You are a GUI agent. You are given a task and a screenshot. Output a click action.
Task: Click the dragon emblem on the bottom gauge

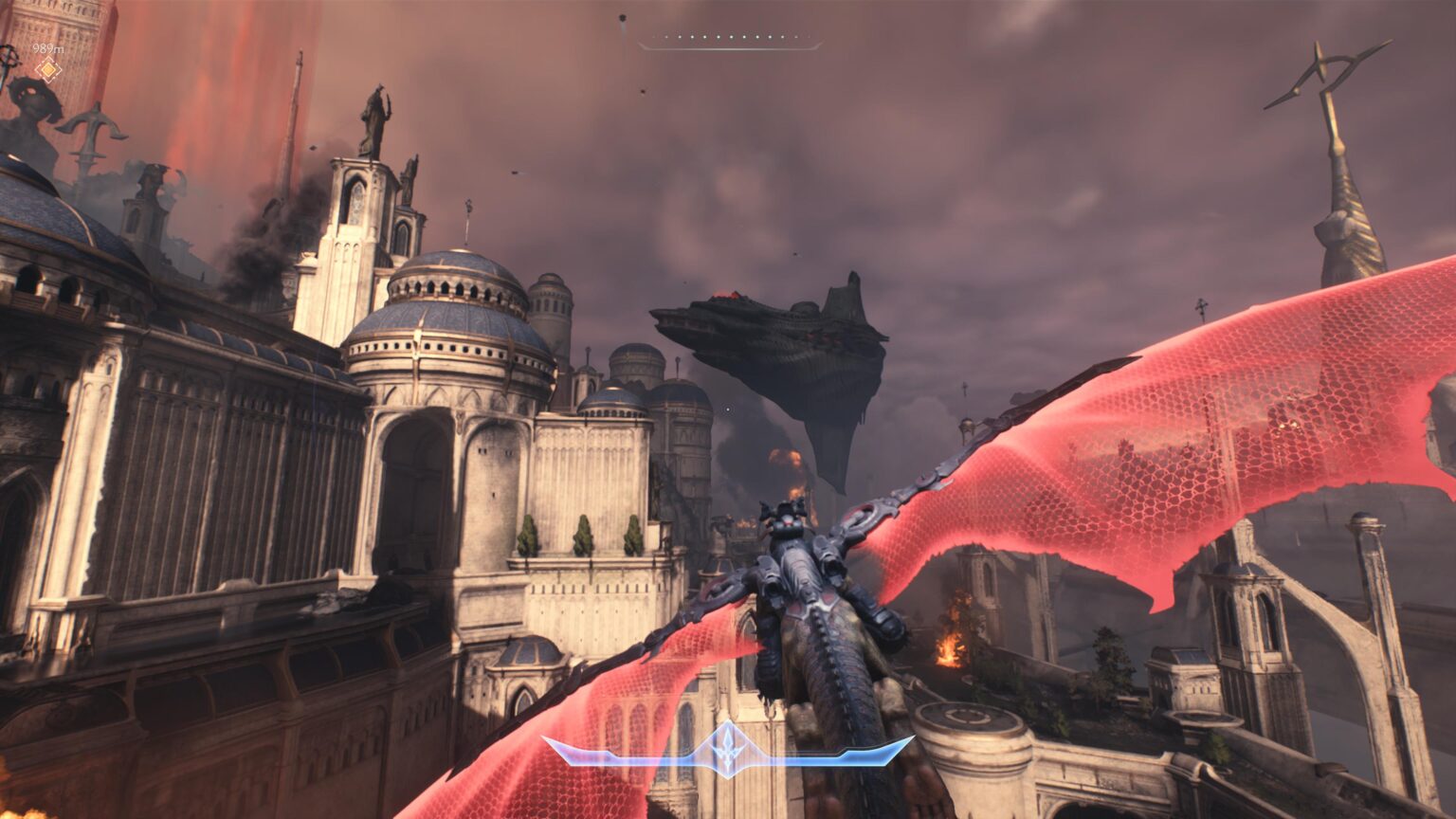click(x=727, y=748)
